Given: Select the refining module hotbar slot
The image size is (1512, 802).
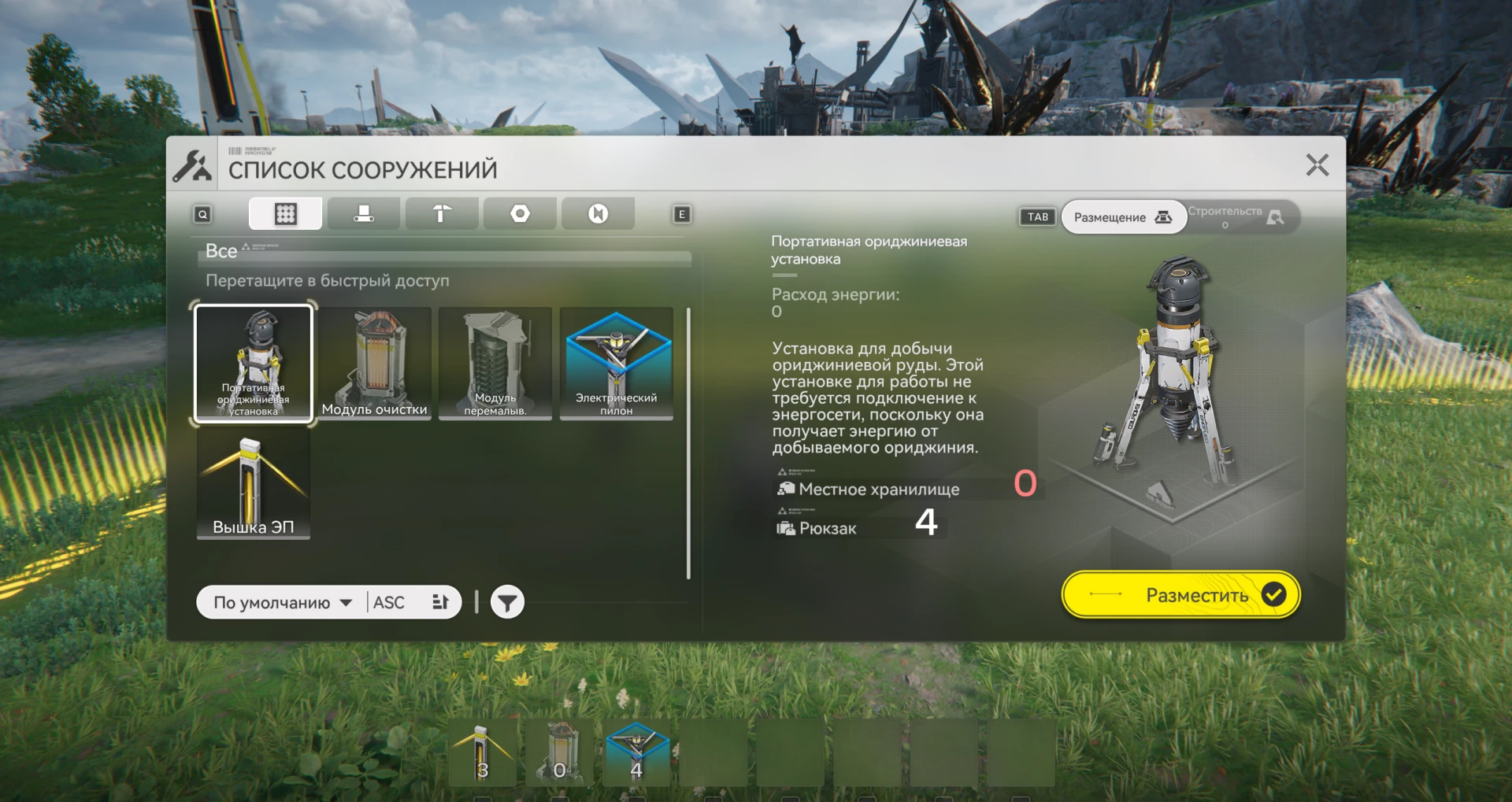Looking at the screenshot, I should coord(560,753).
